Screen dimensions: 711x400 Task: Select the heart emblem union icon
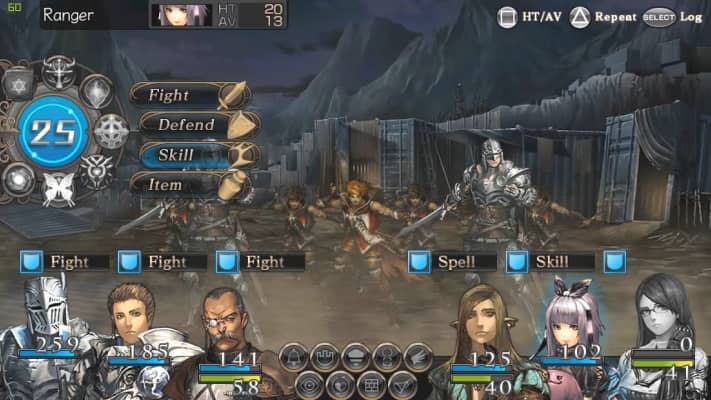(x=95, y=169)
